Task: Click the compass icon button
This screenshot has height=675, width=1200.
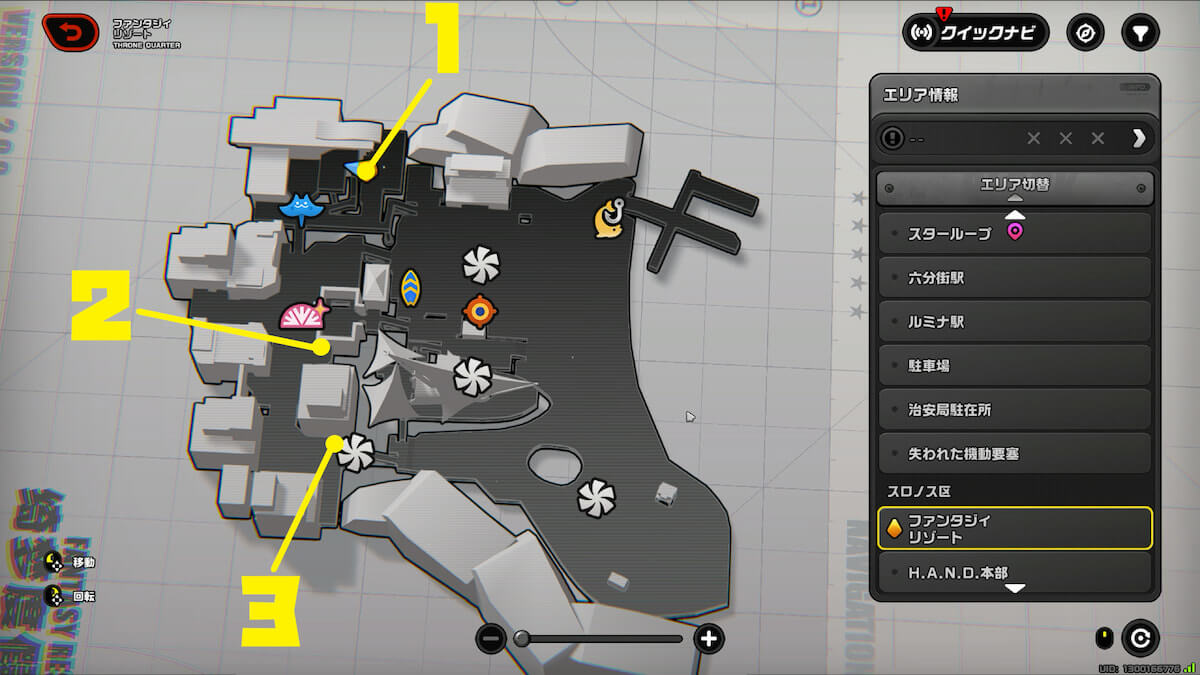Action: (1085, 32)
